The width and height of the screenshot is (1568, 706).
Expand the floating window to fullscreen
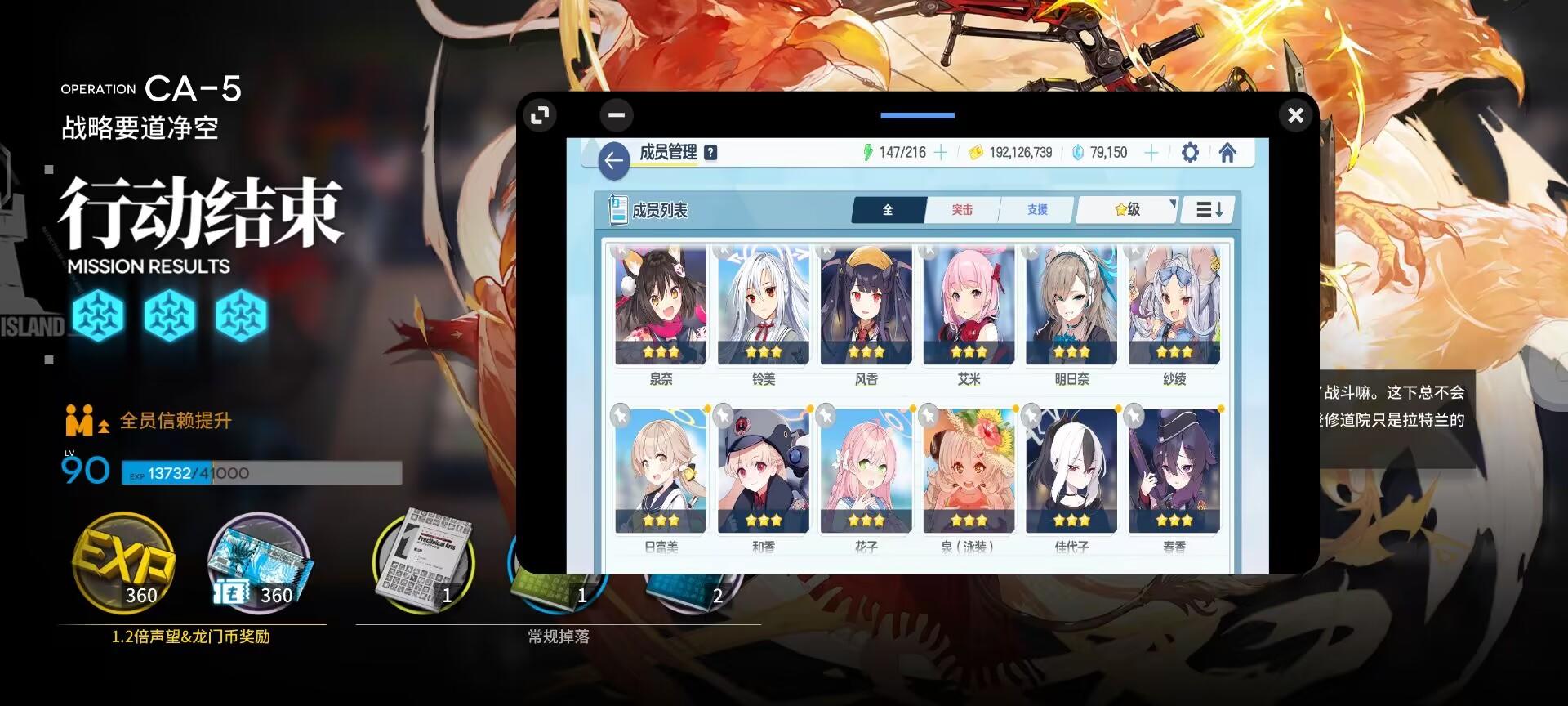click(x=538, y=115)
